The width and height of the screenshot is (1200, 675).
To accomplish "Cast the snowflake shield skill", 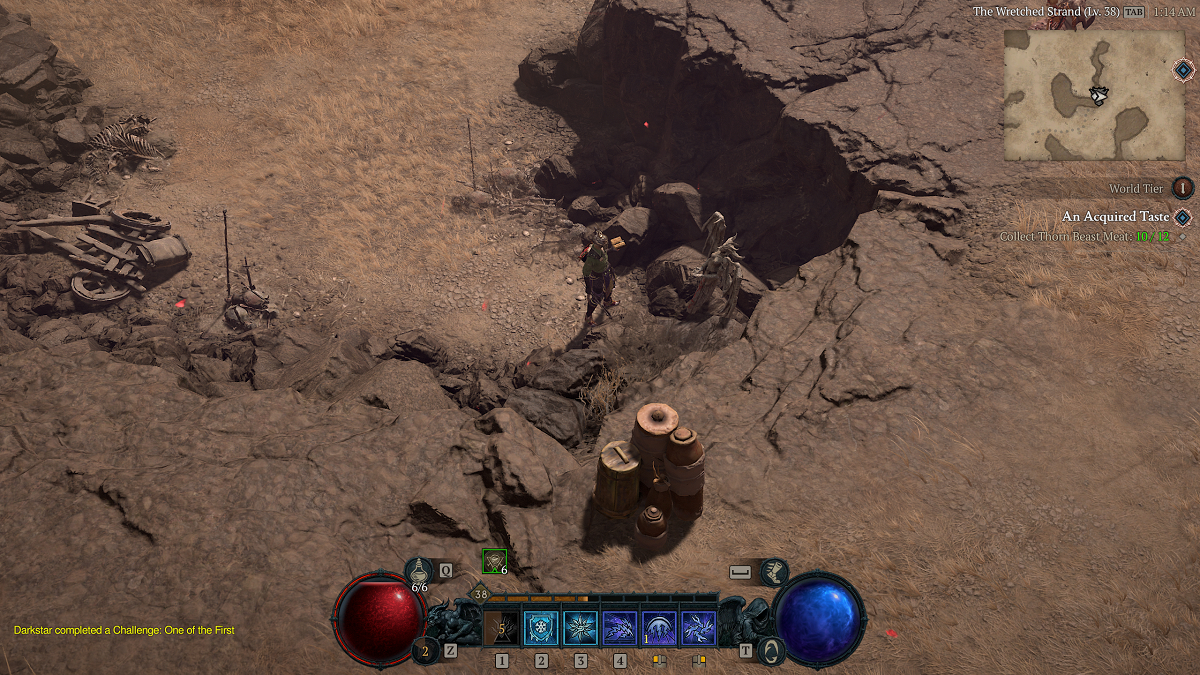I will [x=541, y=629].
